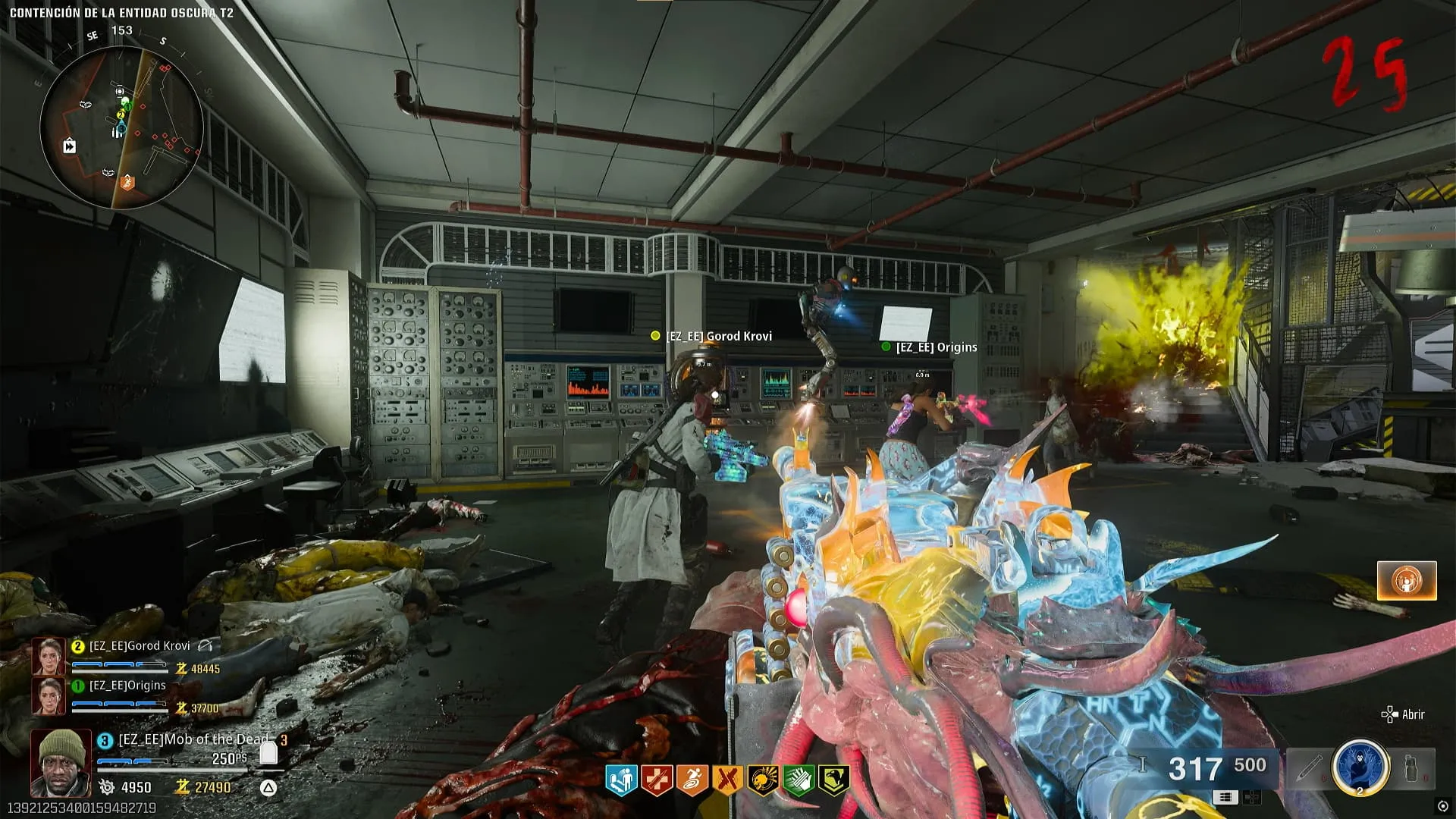The width and height of the screenshot is (1456, 819).
Task: Select the blue PhD Flopper perk icon
Action: (x=621, y=780)
